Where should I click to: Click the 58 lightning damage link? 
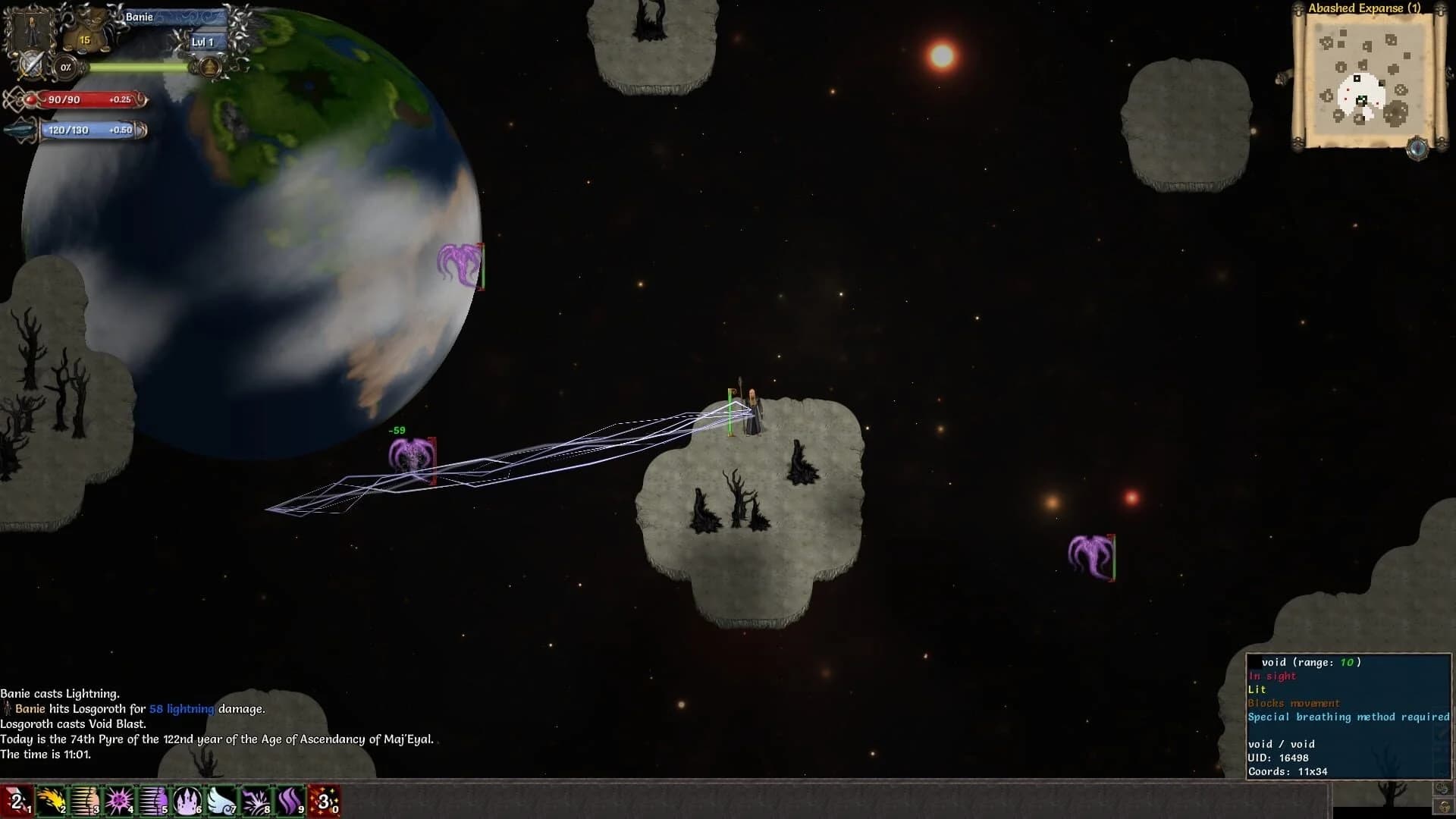point(181,710)
